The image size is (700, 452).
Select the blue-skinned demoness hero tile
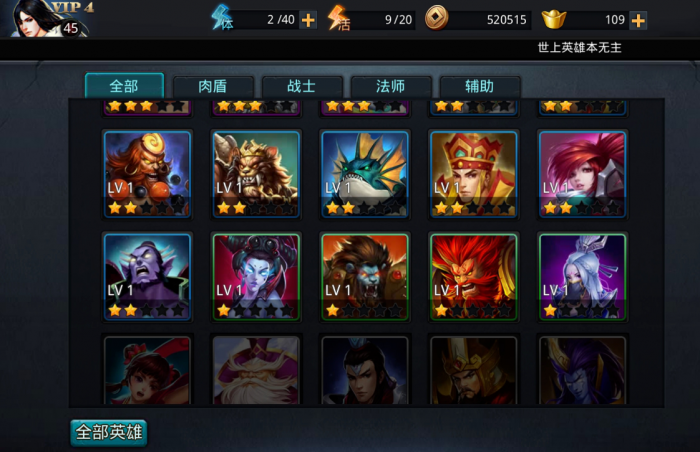click(256, 276)
